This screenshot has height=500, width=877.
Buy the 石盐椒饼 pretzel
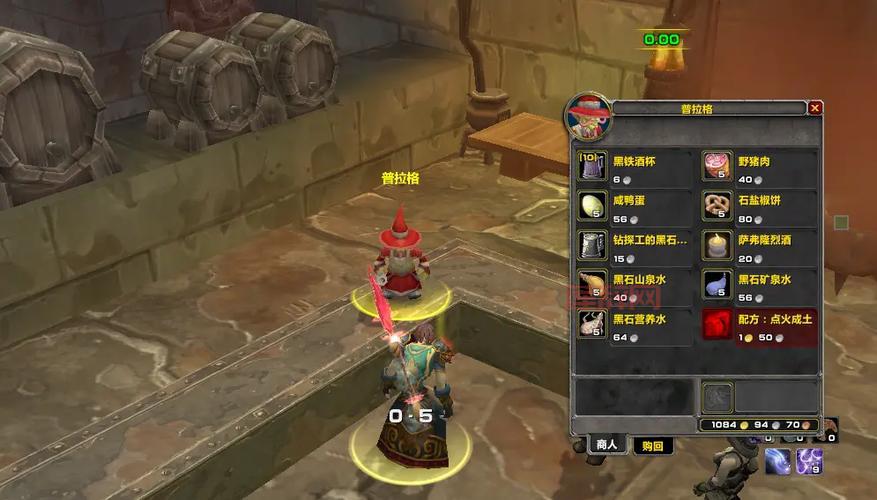(x=717, y=206)
